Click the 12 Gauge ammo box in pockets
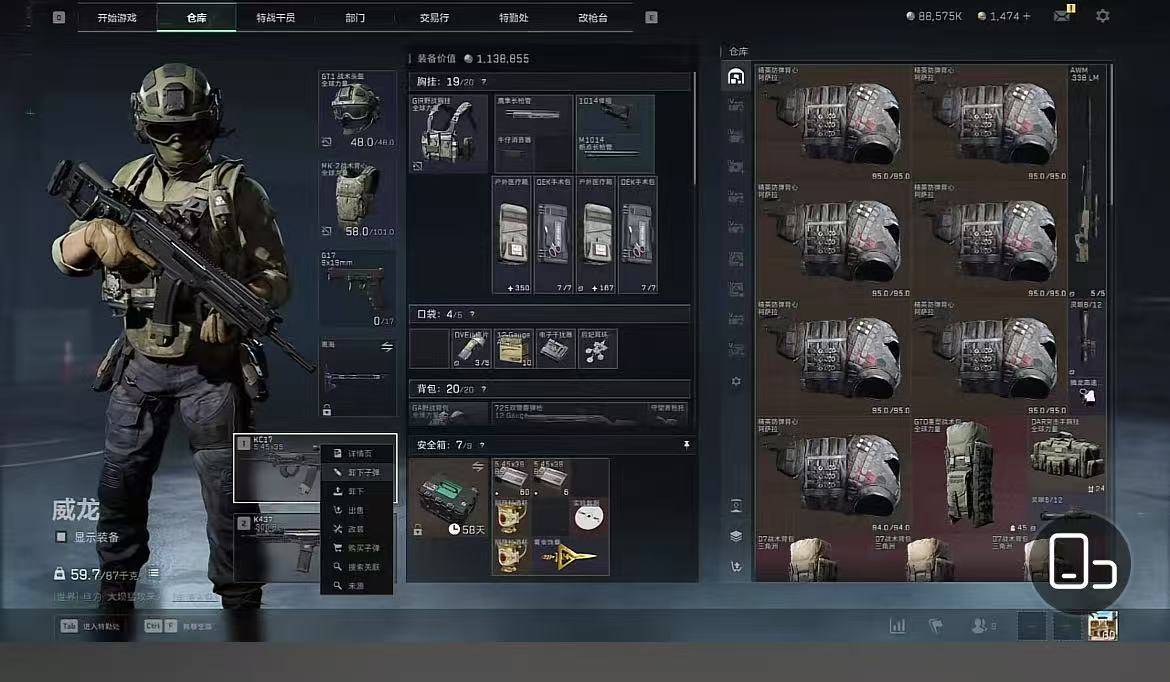Viewport: 1170px width, 682px height. click(x=515, y=348)
